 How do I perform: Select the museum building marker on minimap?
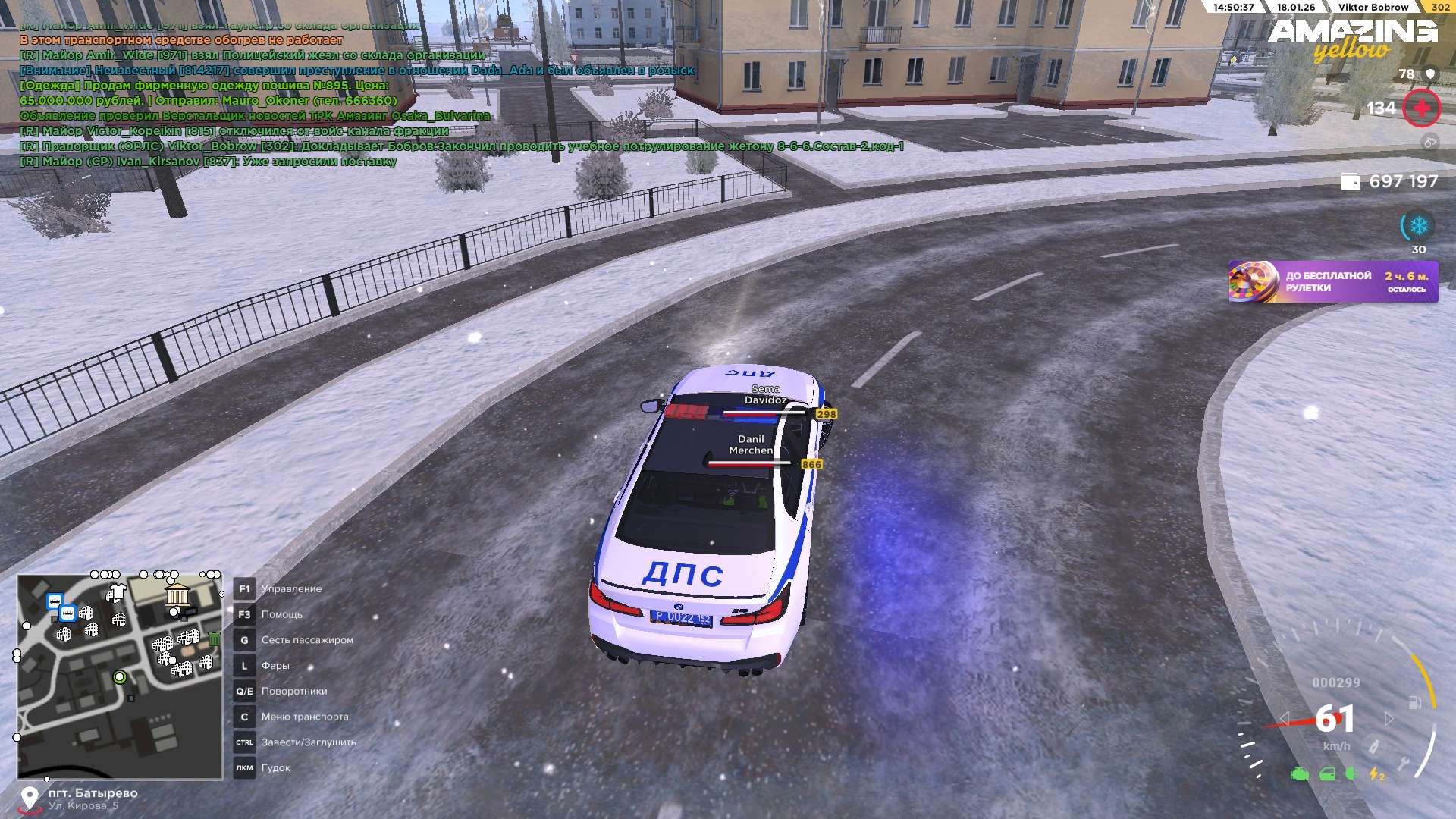click(x=177, y=594)
